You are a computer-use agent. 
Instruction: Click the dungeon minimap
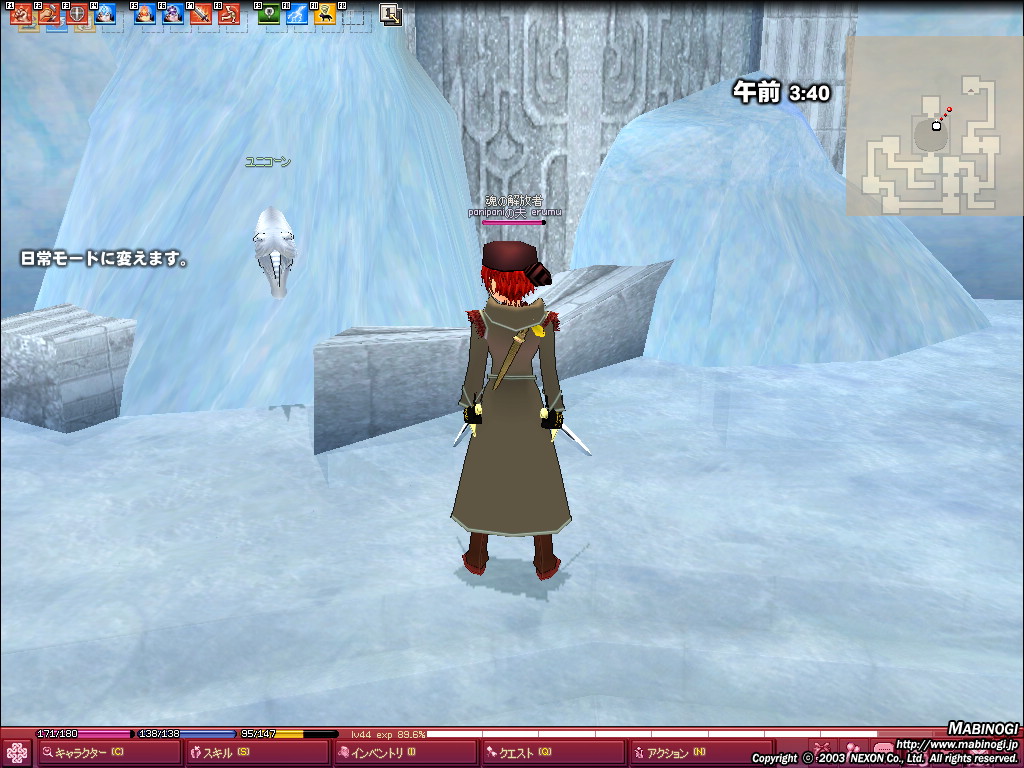(x=934, y=126)
